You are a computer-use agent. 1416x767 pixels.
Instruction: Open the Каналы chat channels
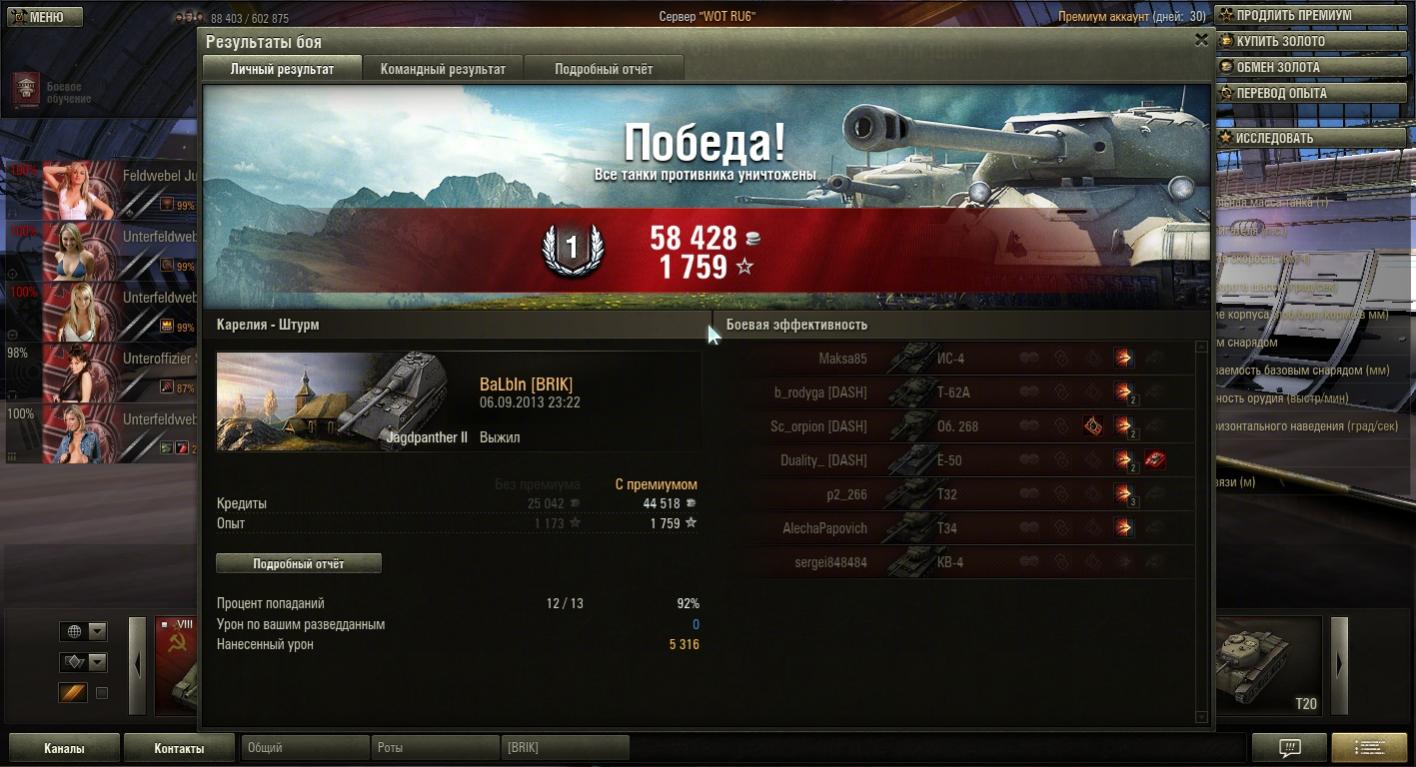pos(64,748)
